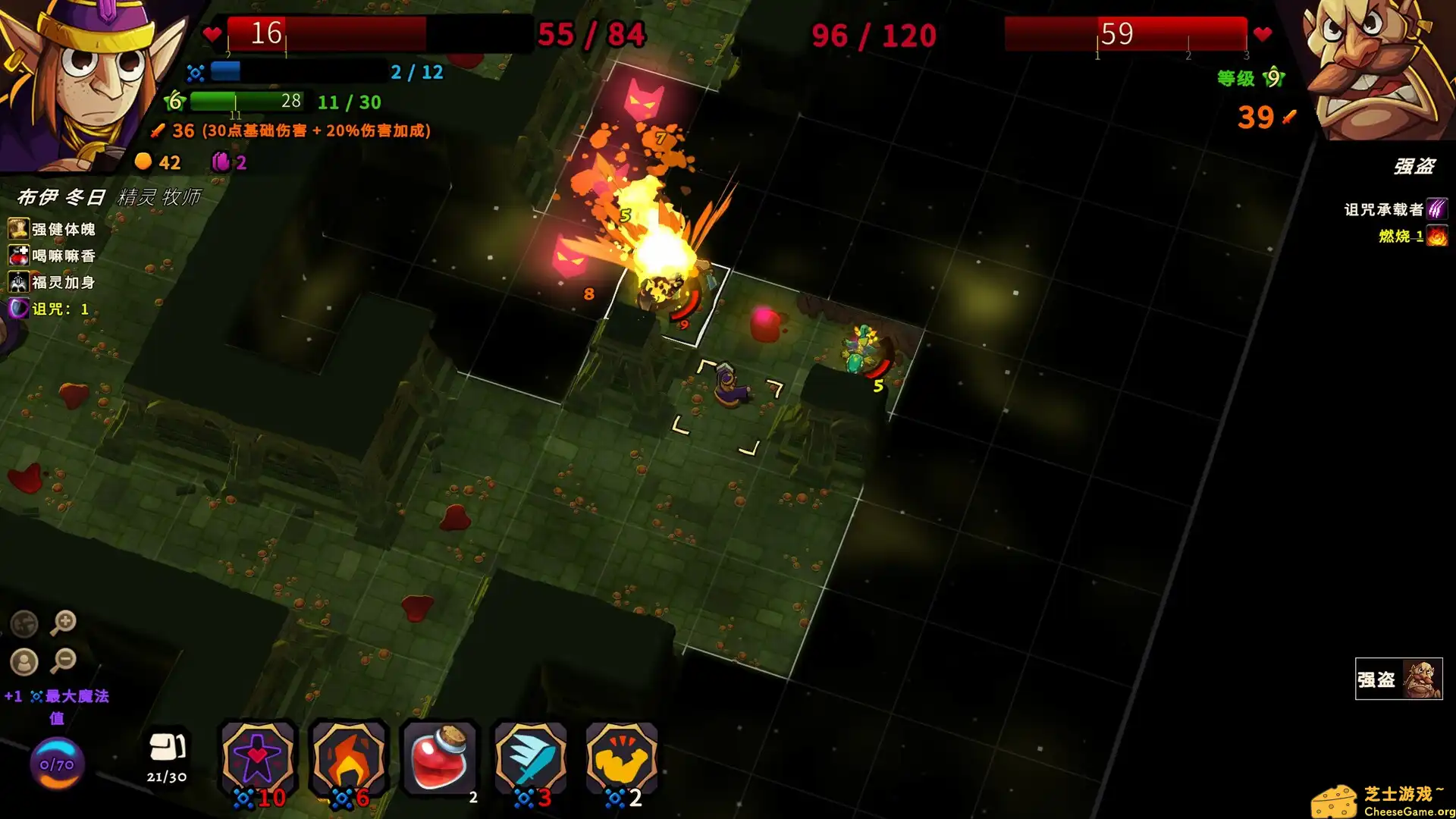The image size is (1456, 819).
Task: Select the 0/70 conversion orb
Action: 57,764
